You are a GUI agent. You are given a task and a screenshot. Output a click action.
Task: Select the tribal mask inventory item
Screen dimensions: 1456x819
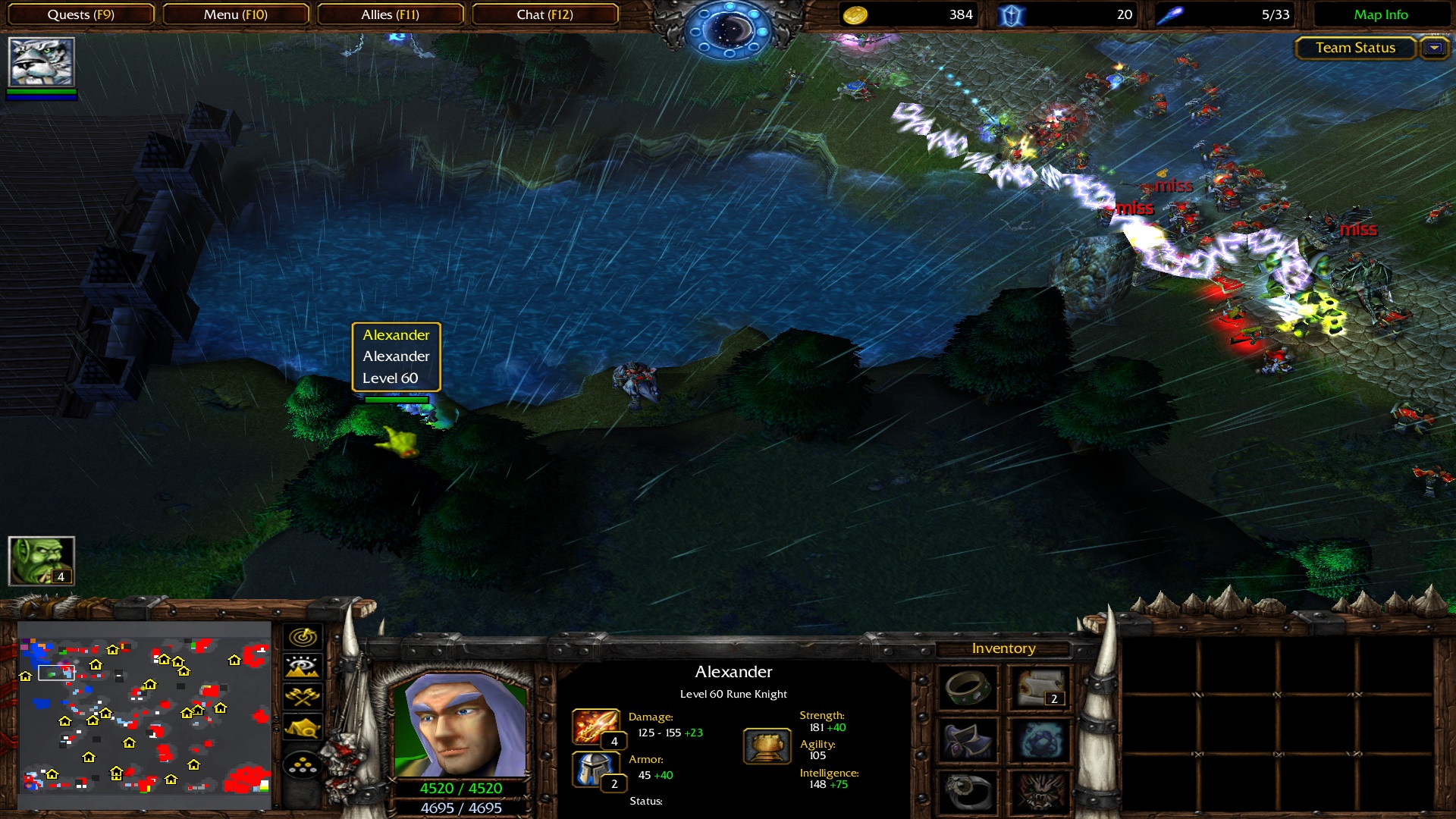1040,792
